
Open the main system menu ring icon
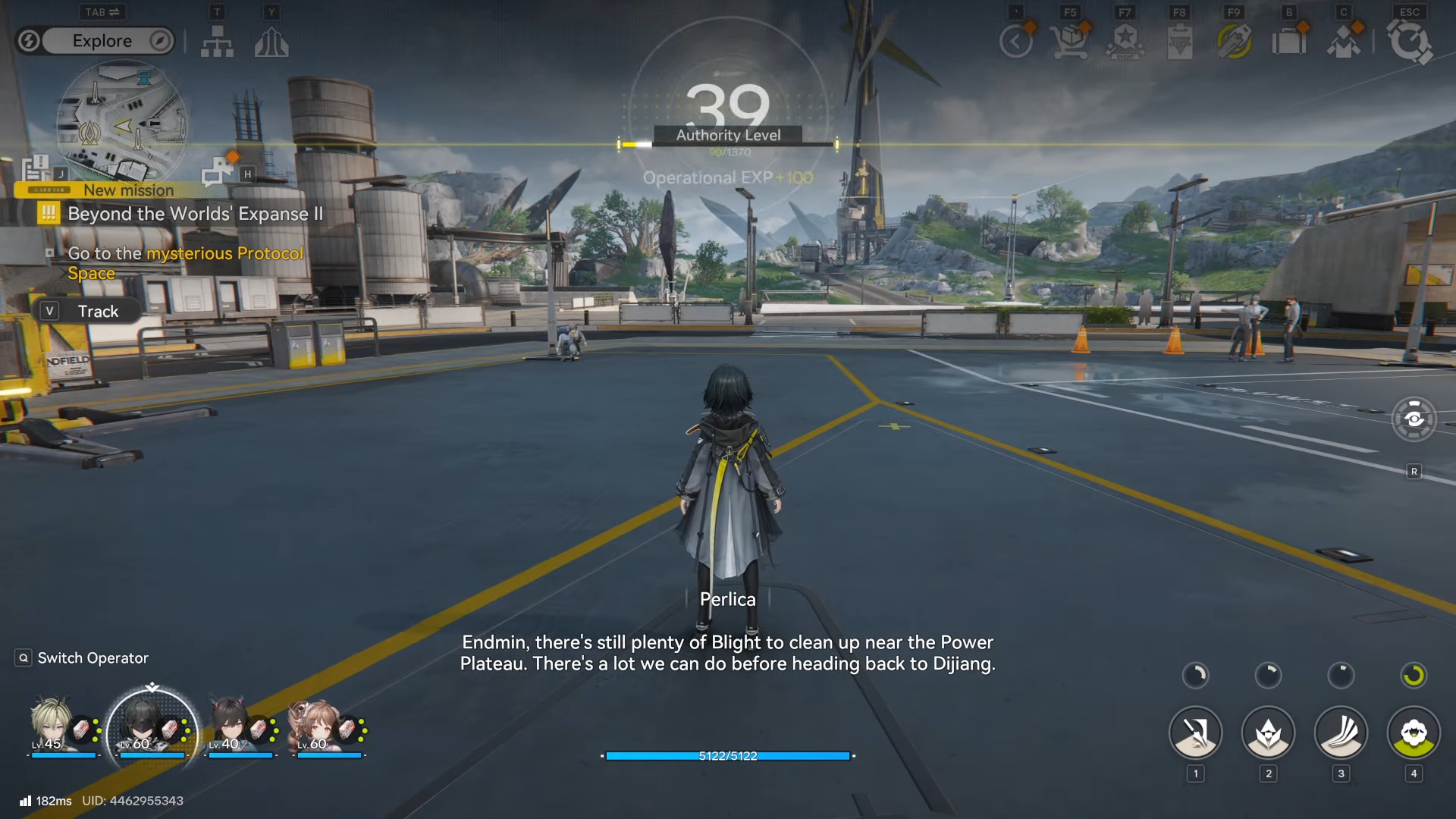coord(1409,42)
